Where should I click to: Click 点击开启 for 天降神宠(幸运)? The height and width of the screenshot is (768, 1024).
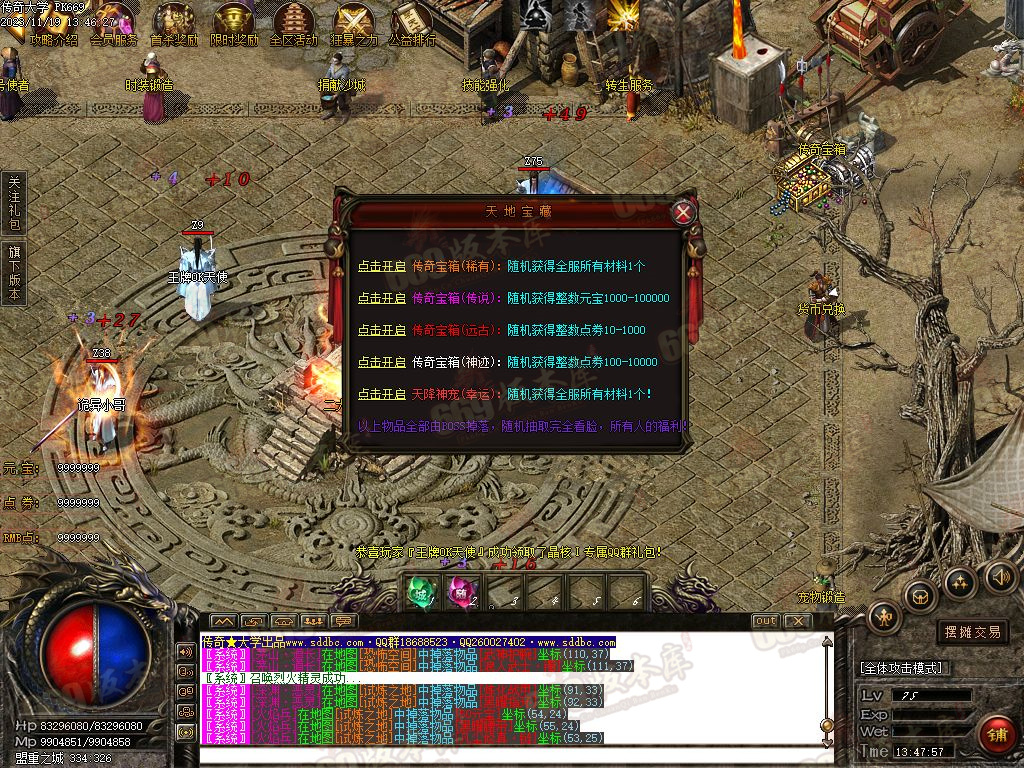(x=382, y=394)
